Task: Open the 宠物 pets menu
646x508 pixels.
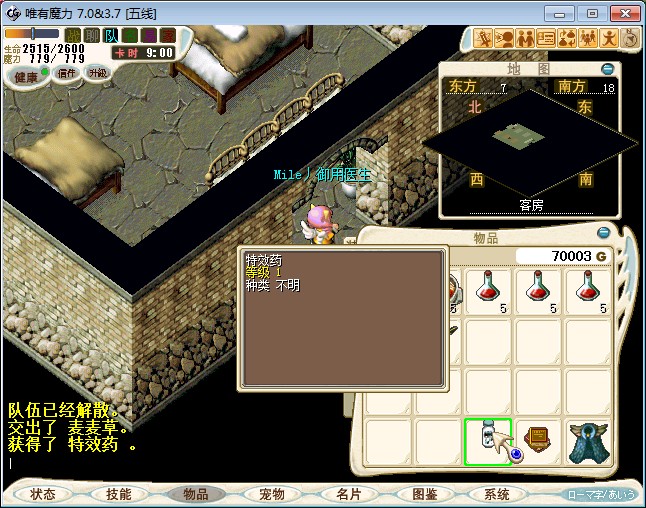Action: 272,494
